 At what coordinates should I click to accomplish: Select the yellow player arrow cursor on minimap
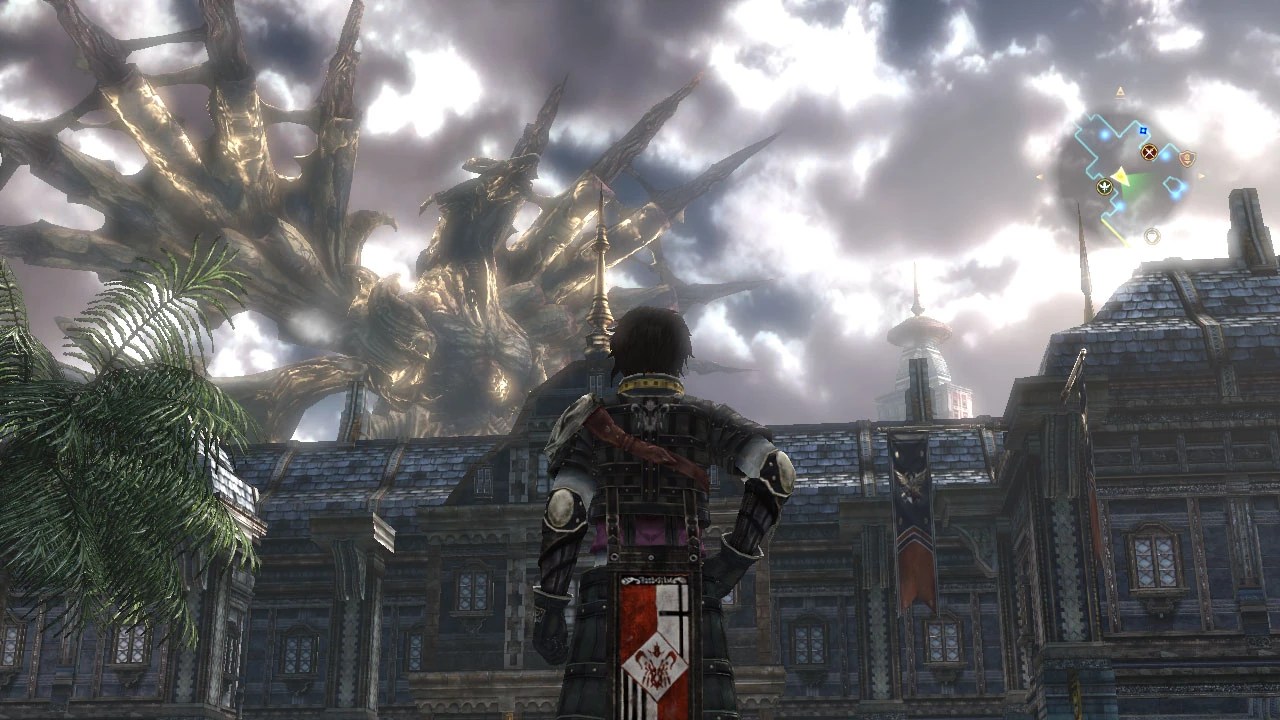1121,176
